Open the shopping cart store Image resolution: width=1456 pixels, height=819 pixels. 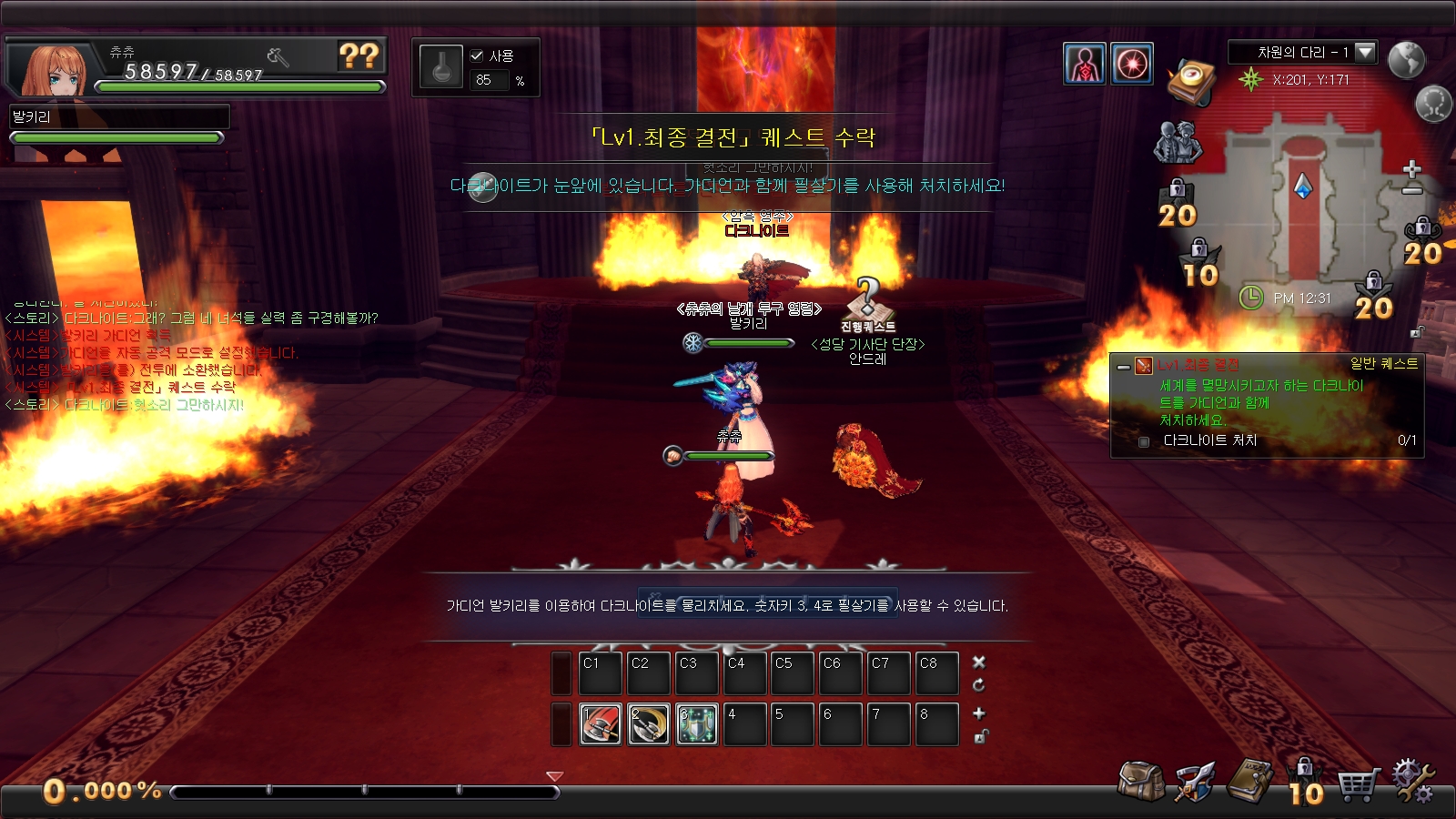1358,784
